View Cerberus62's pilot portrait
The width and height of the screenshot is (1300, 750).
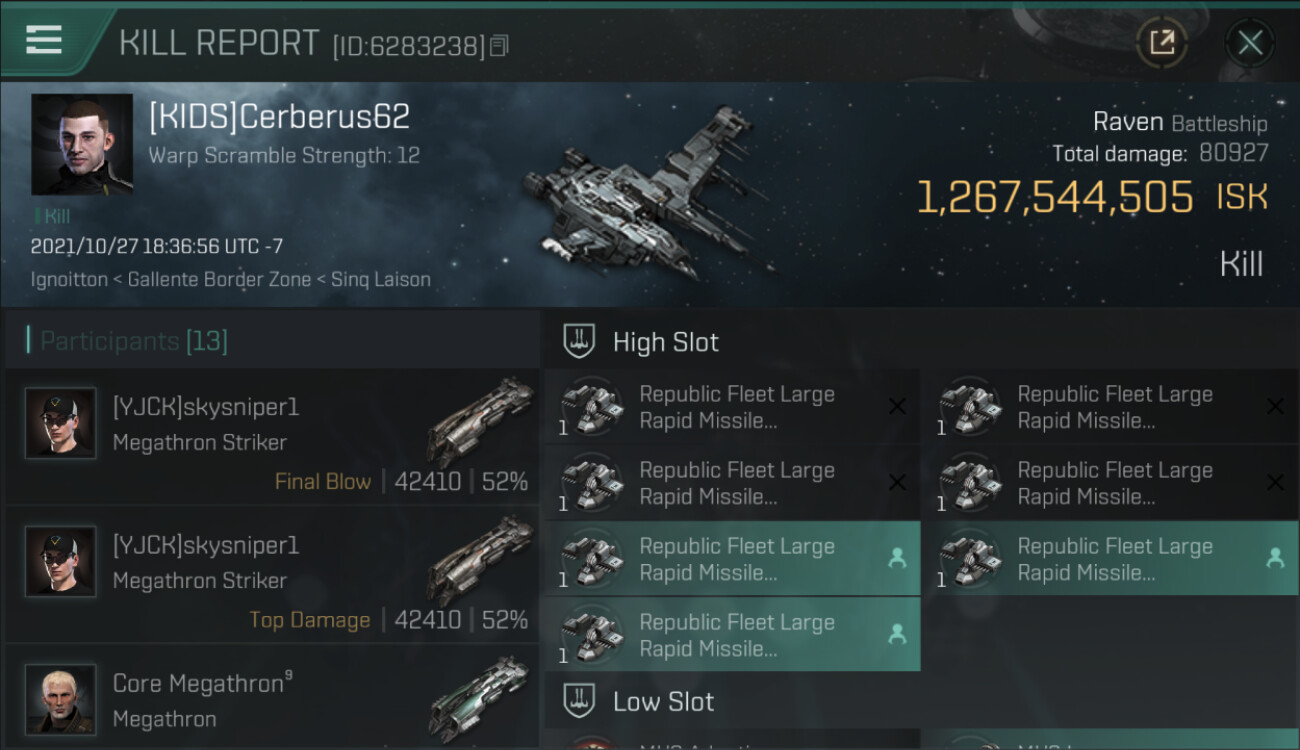[x=82, y=145]
